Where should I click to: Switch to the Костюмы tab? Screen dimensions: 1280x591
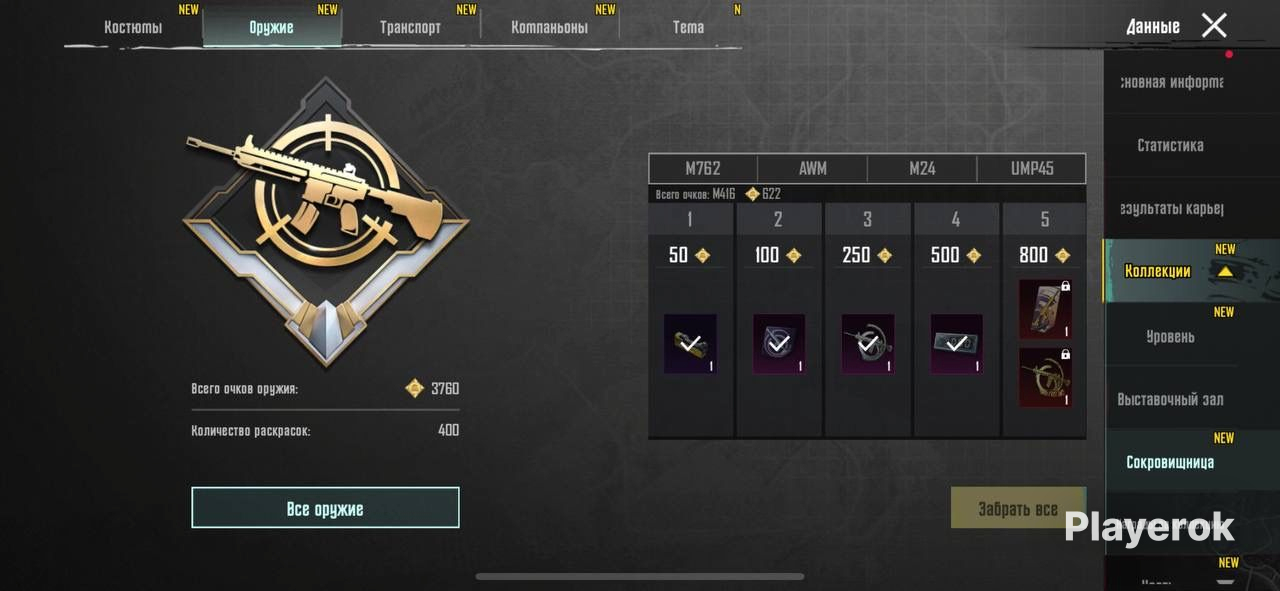click(133, 27)
